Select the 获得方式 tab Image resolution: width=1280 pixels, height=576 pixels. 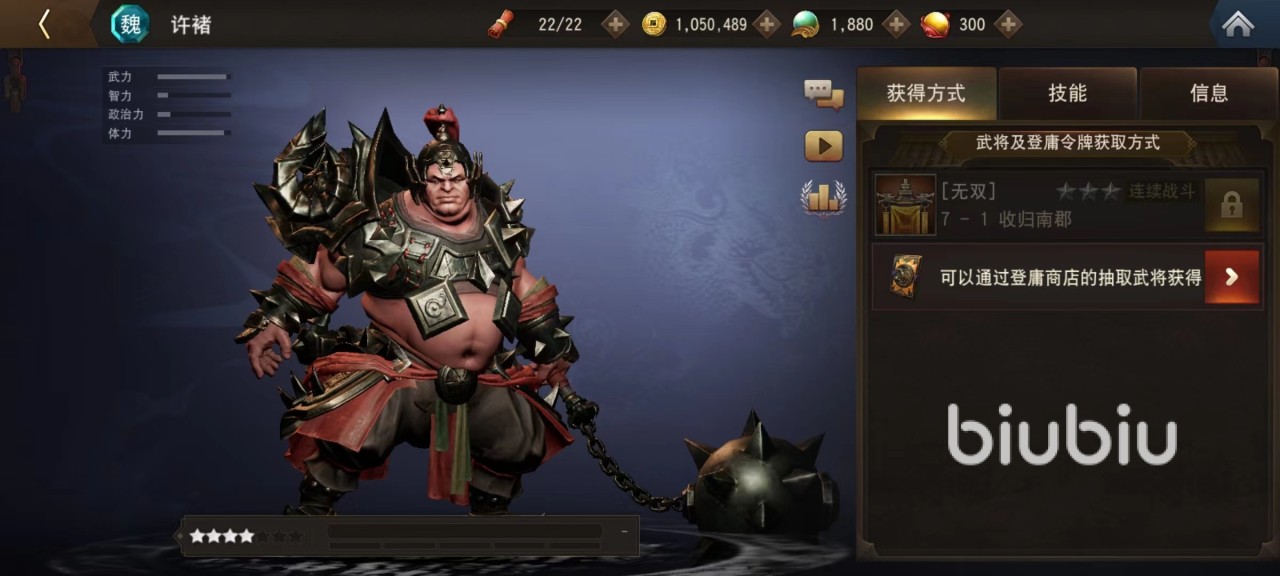tap(926, 93)
